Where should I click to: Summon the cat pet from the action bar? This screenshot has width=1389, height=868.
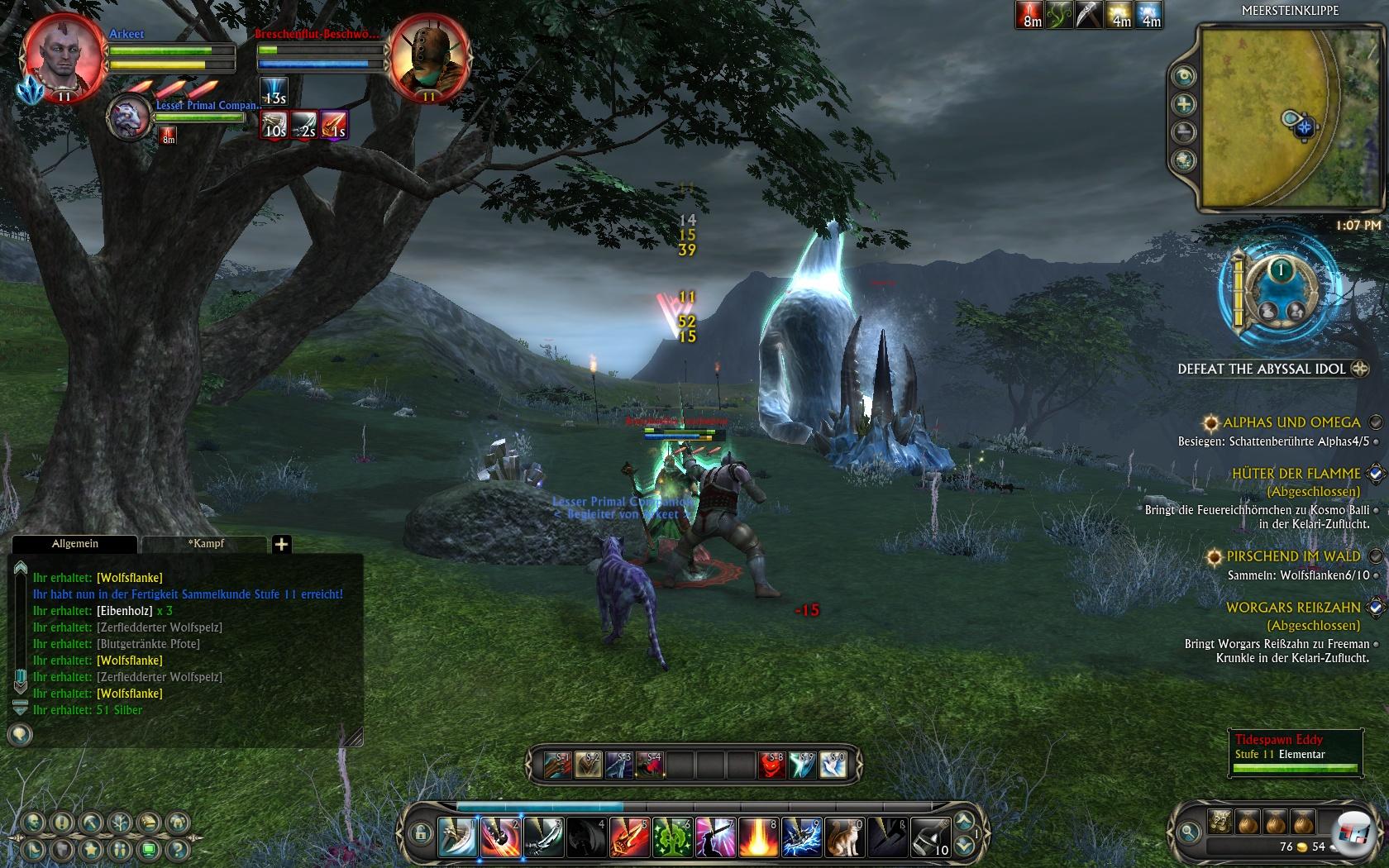[844, 837]
